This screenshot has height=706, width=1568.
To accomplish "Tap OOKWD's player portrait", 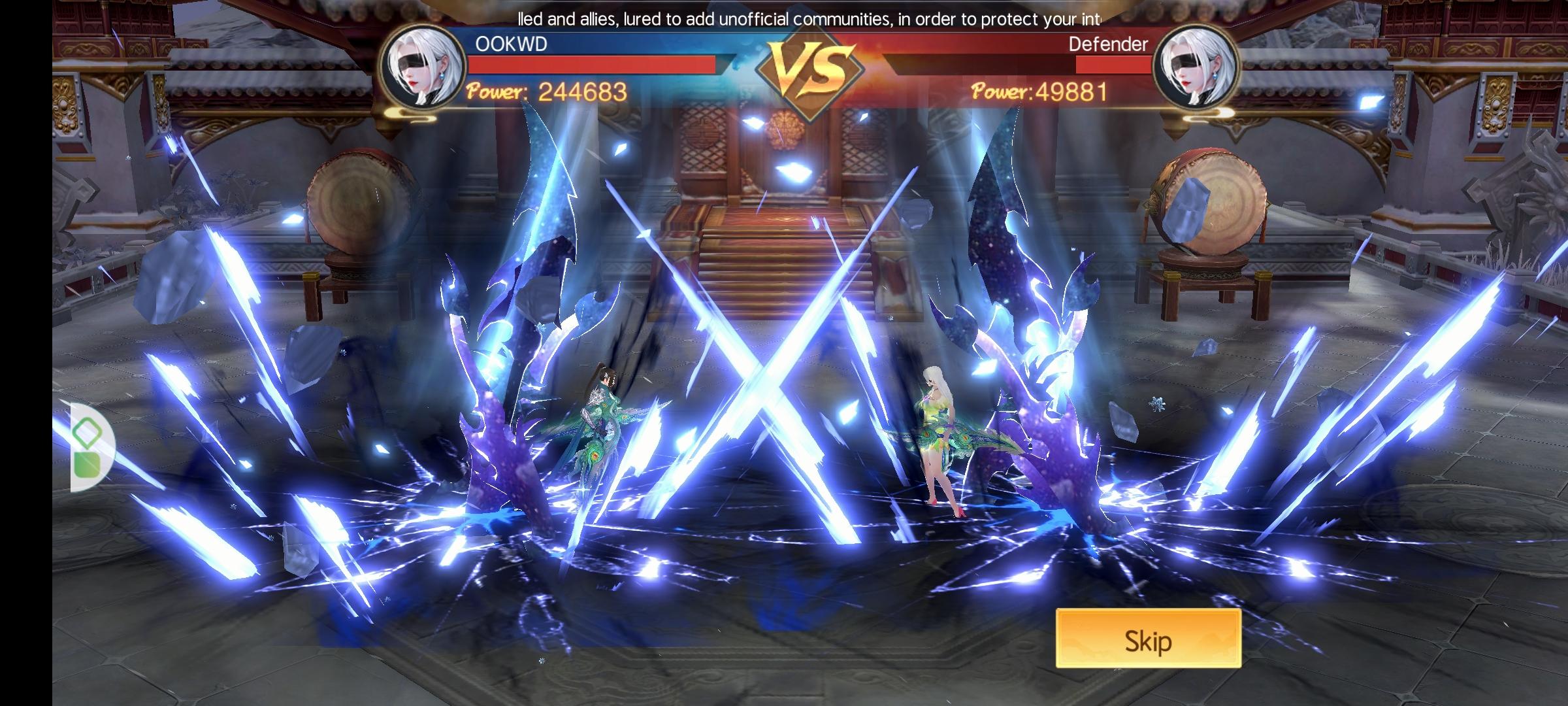I will tap(423, 67).
